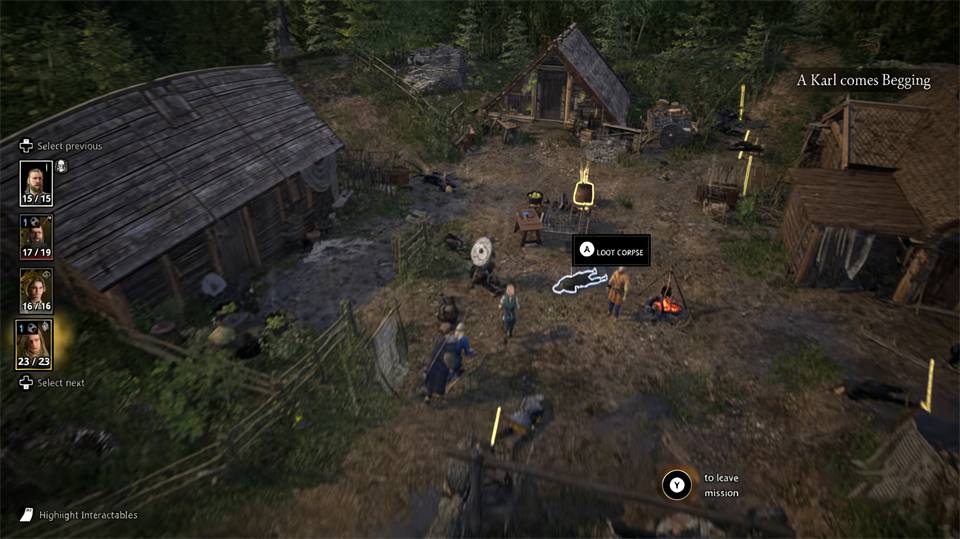Pick the highlighted portrait showing 23 / 23
Image resolution: width=960 pixels, height=539 pixels.
coord(37,344)
